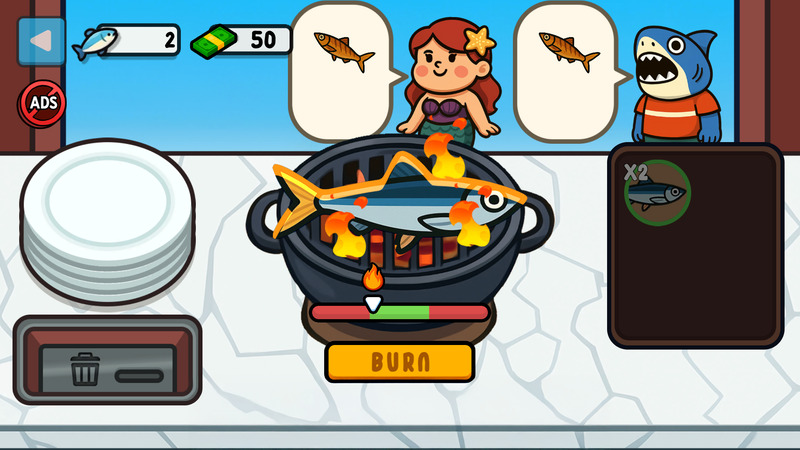Select the raw fish x2 ingredient slot
Viewport: 800px width, 450px height.
click(657, 190)
